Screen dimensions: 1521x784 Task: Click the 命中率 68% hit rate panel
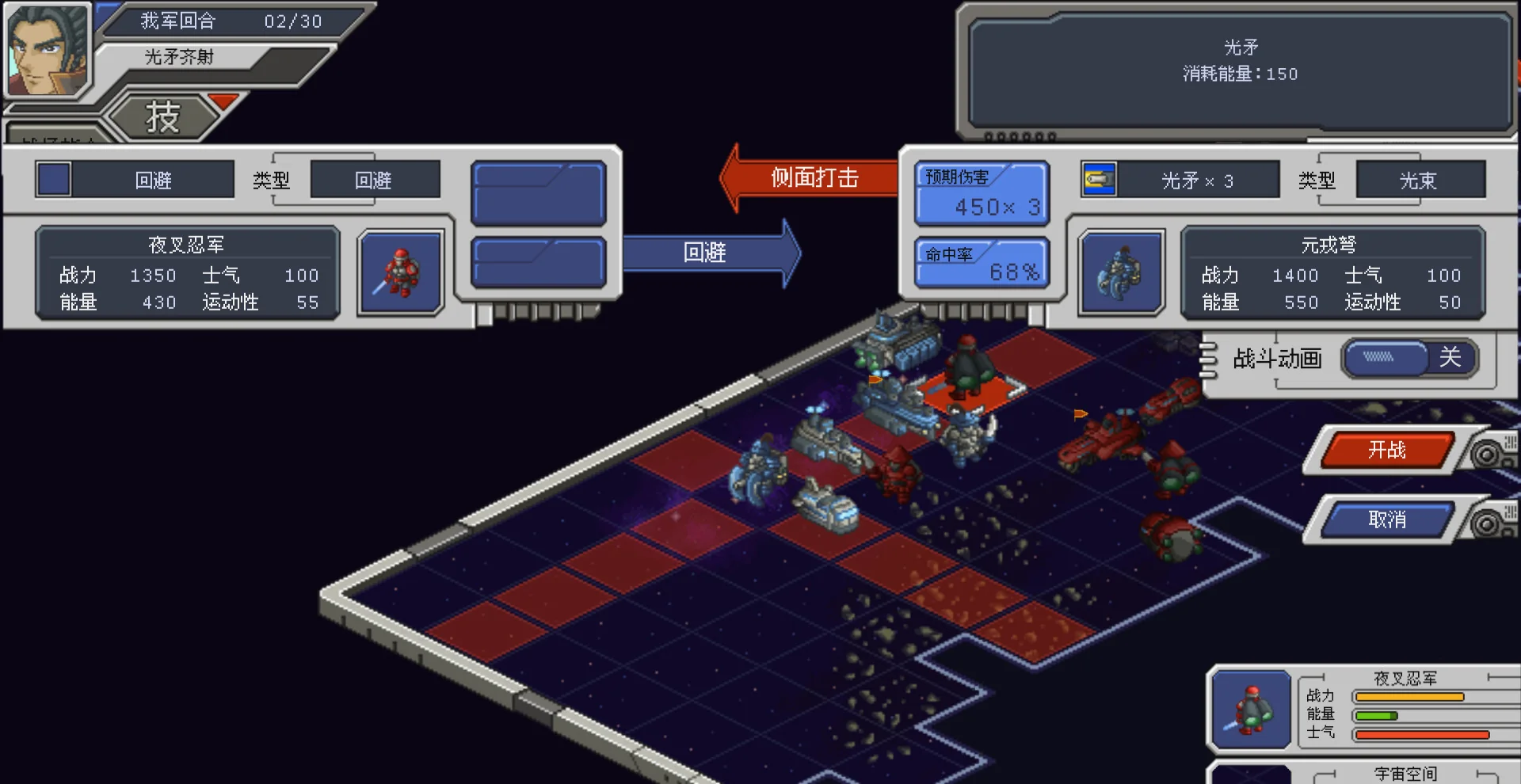[x=982, y=262]
